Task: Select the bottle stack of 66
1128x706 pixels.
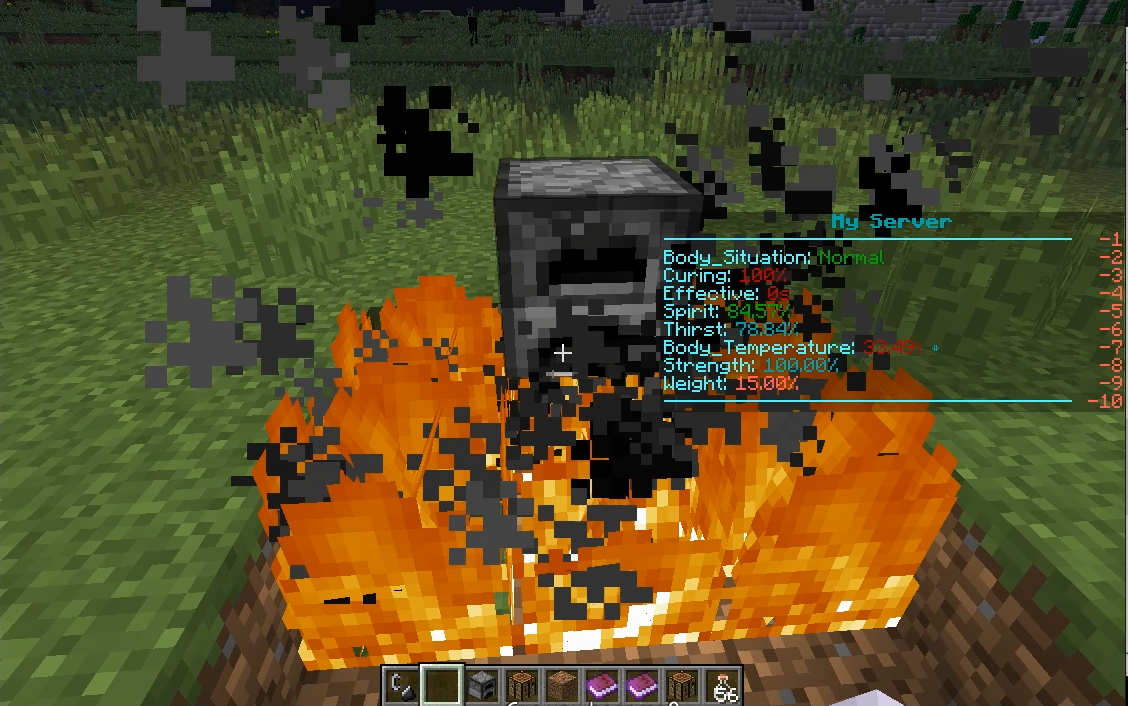Action: [722, 687]
